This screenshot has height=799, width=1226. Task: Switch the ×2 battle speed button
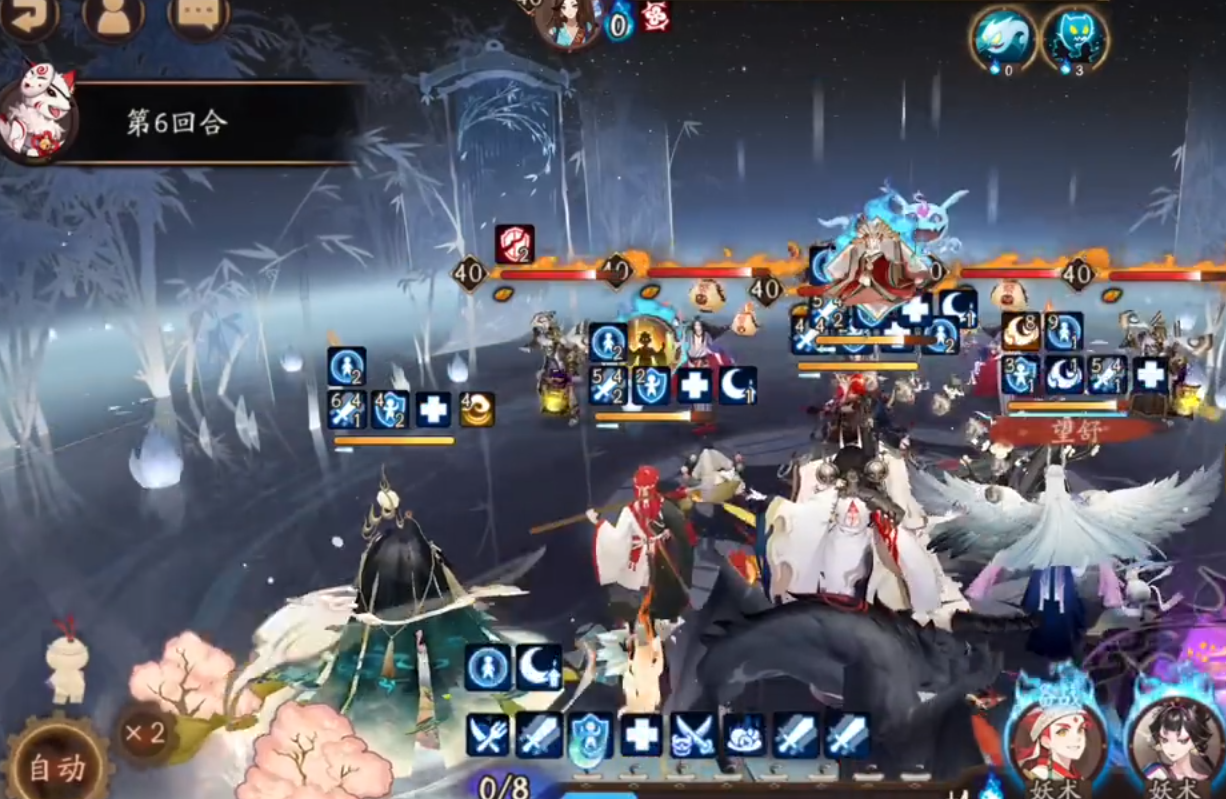(x=144, y=734)
